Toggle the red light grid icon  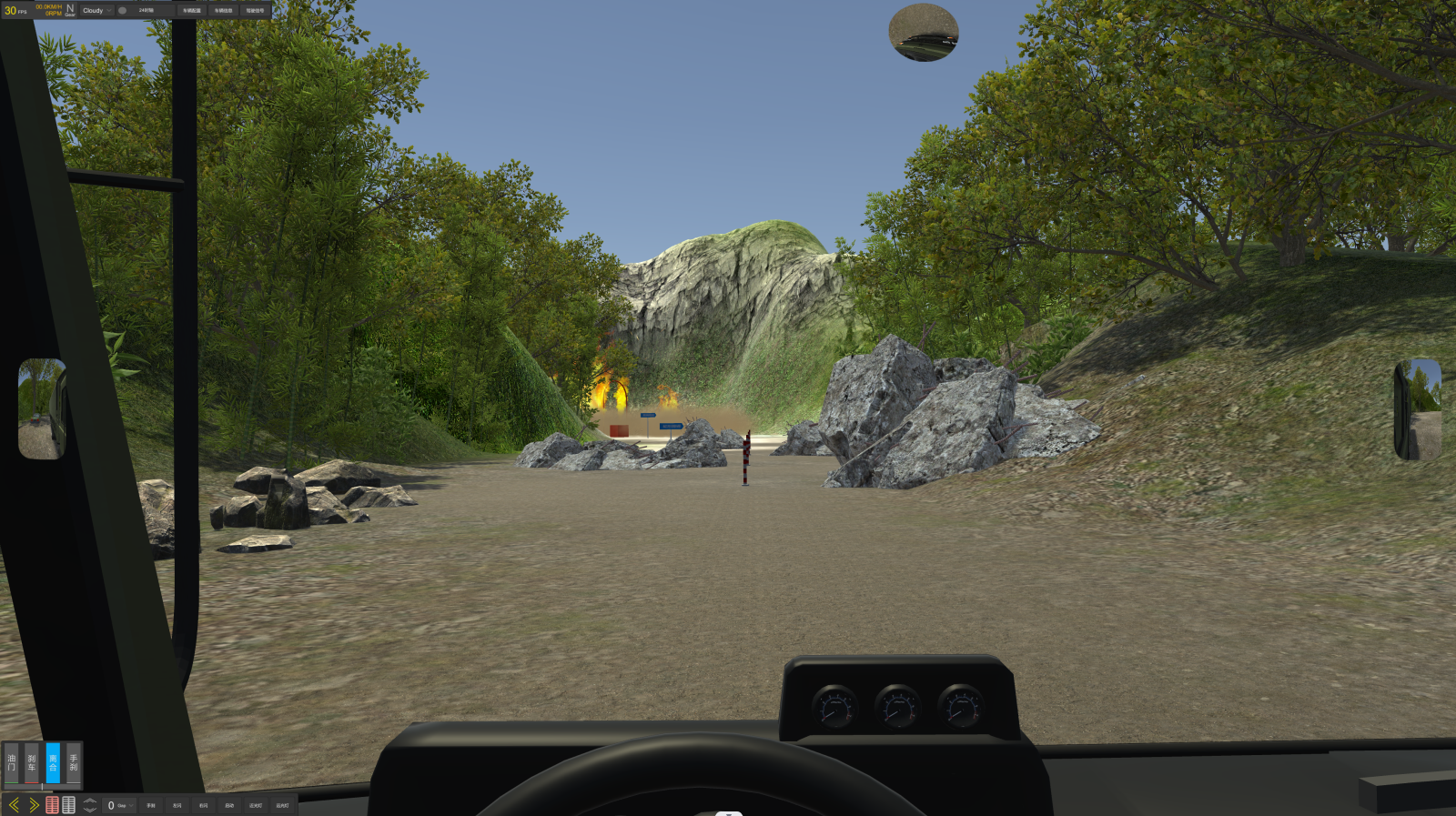coord(52,805)
